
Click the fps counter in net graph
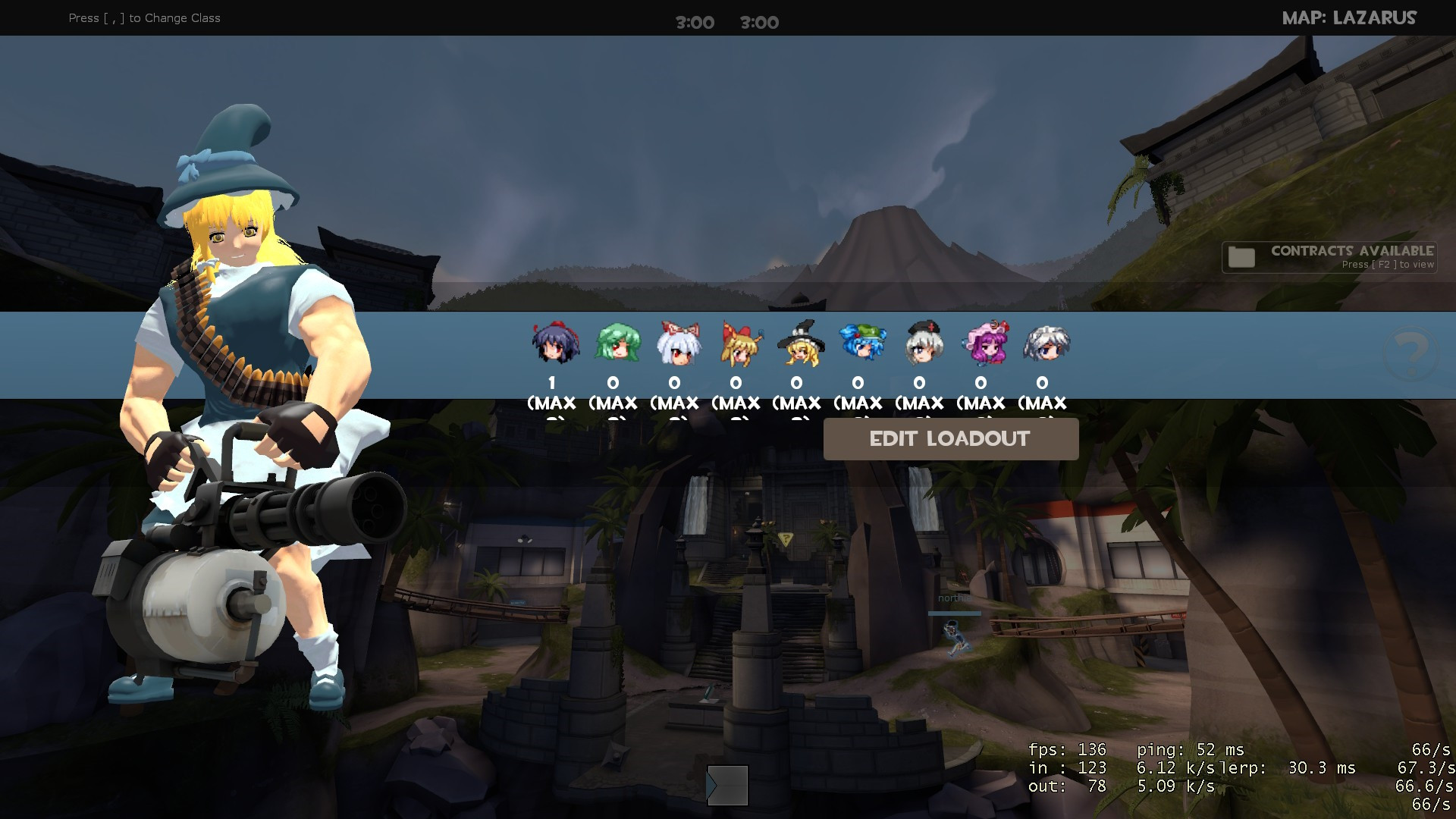1068,749
